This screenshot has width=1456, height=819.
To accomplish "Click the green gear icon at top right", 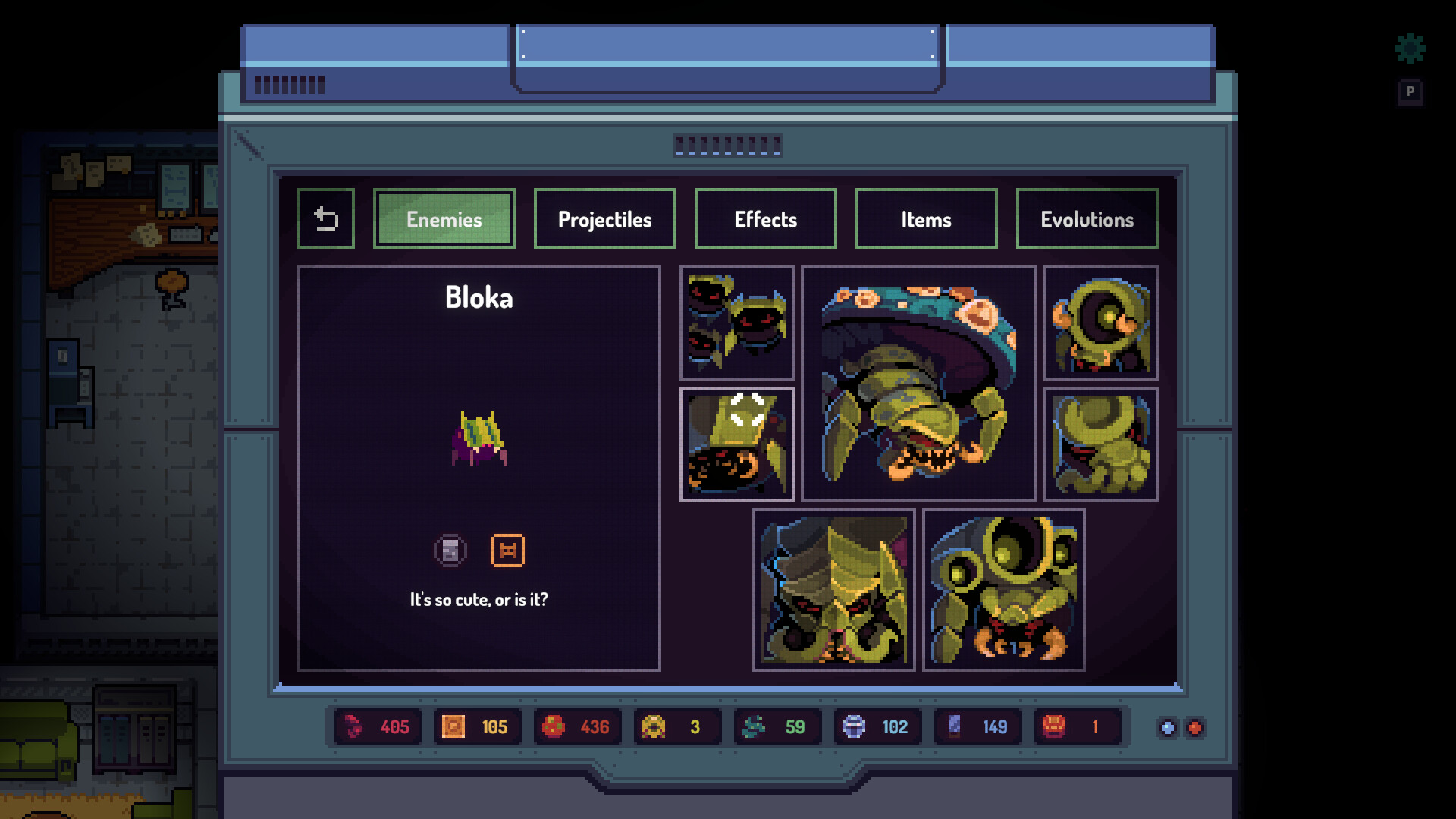I will point(1410,49).
